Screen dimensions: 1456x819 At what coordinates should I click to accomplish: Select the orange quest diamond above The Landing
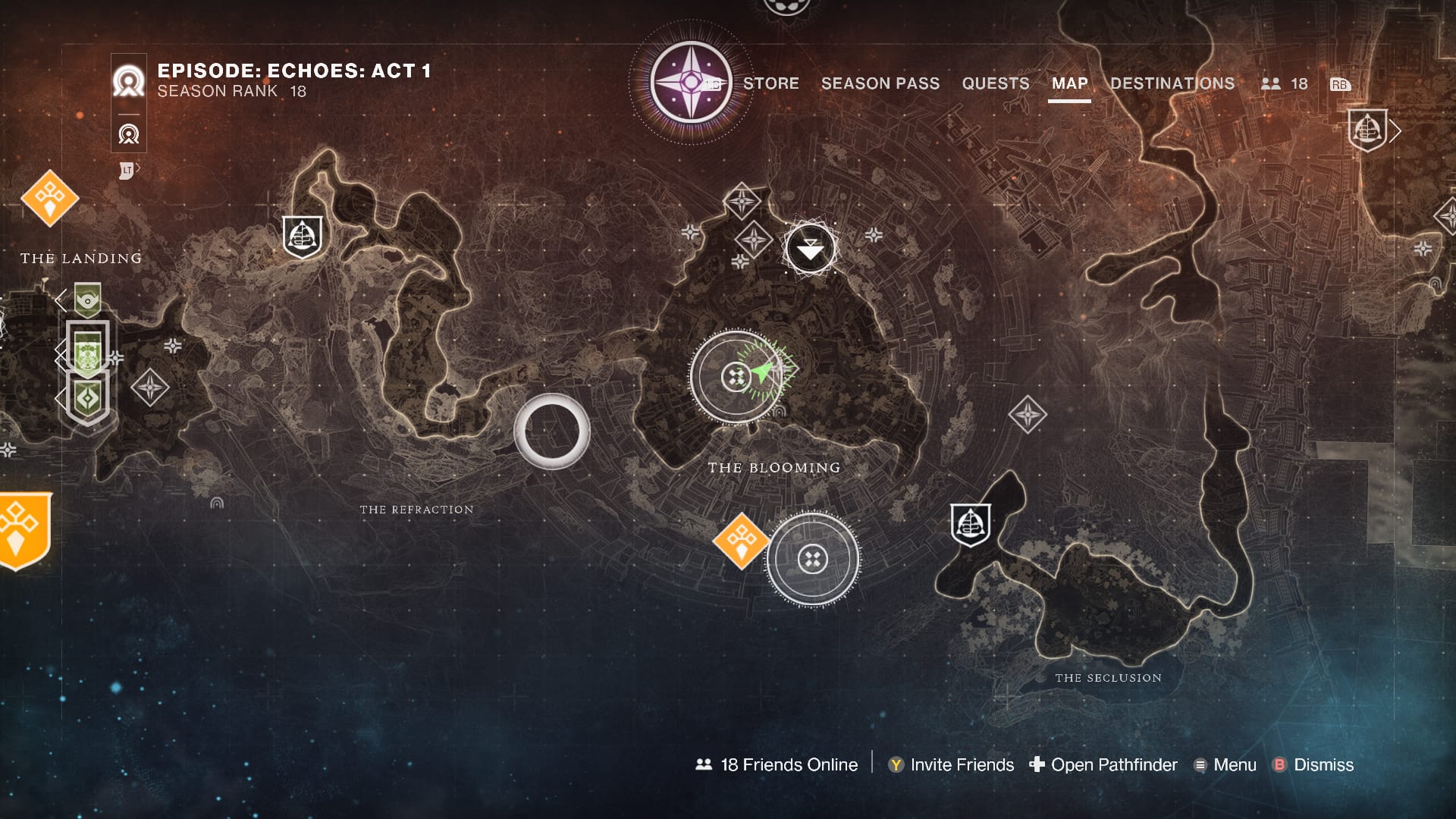(50, 198)
